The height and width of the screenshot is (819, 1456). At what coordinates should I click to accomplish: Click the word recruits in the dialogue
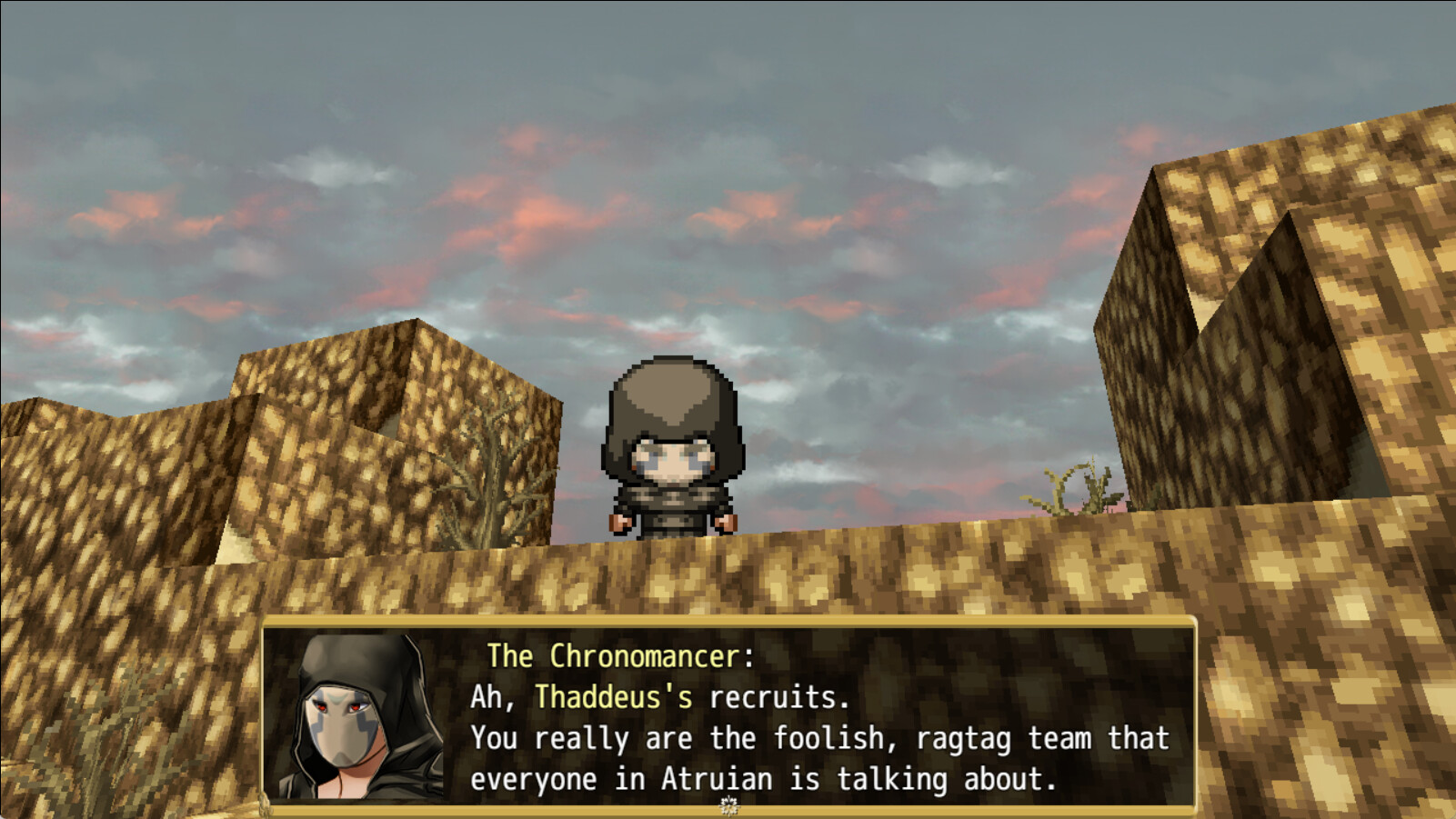click(774, 696)
